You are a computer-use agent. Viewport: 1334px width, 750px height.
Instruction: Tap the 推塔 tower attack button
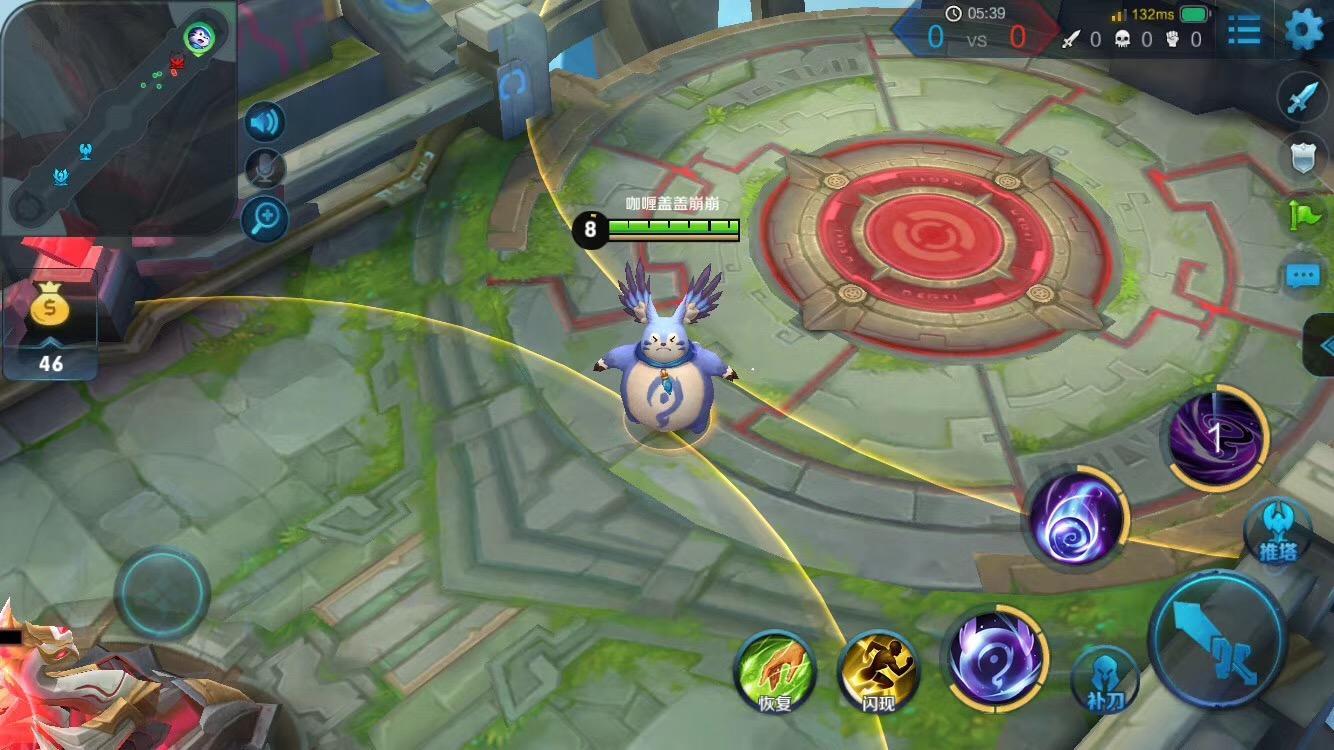[1277, 530]
